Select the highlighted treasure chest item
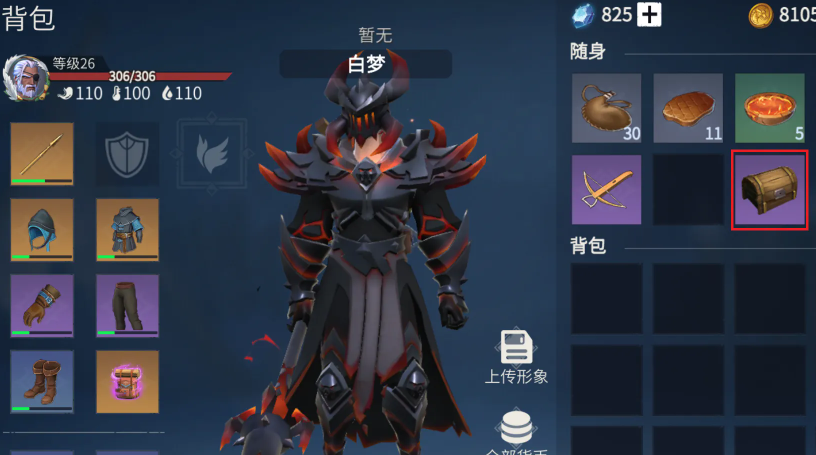The height and width of the screenshot is (455, 816). coord(770,189)
